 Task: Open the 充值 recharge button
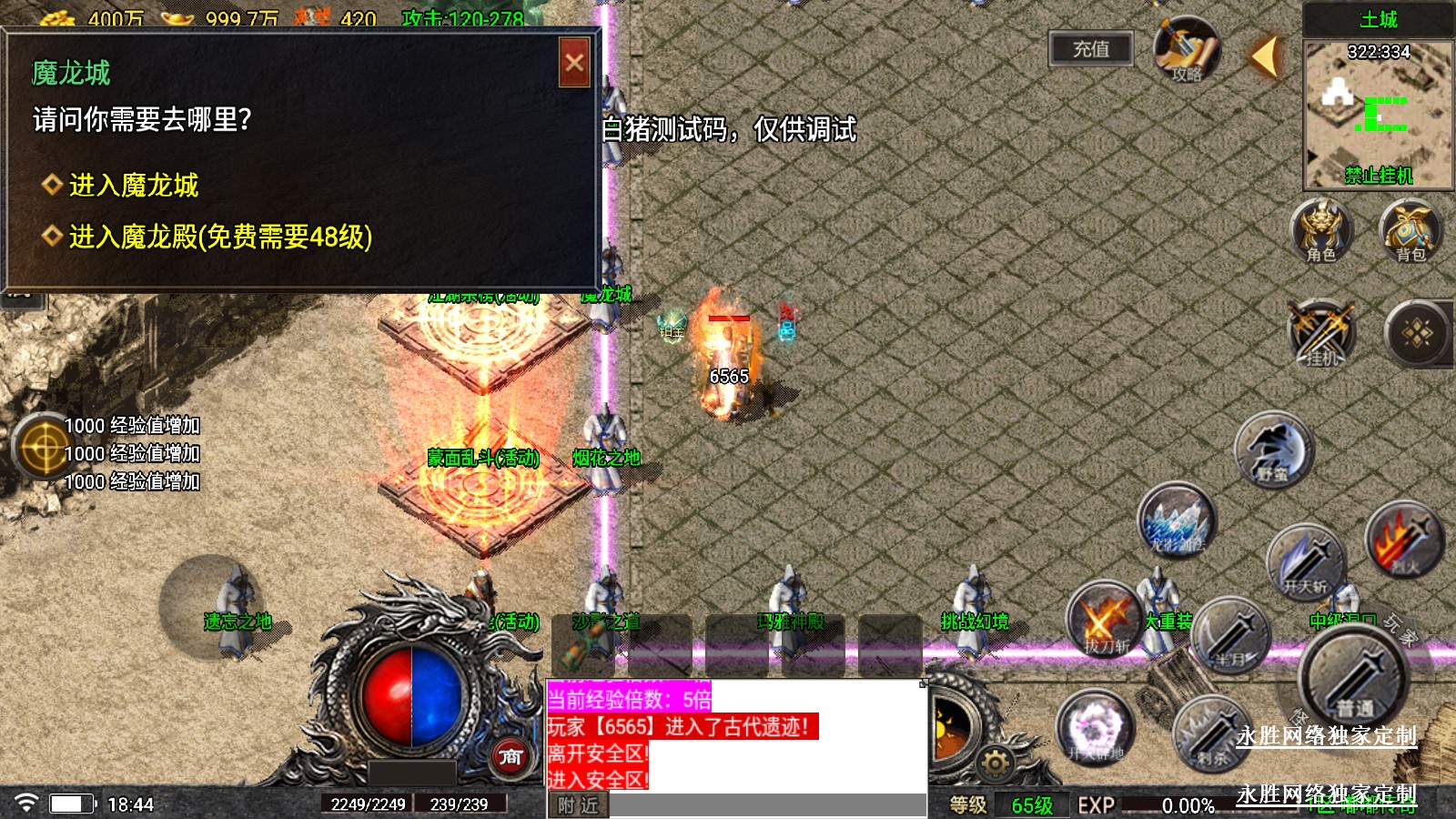tap(1090, 49)
